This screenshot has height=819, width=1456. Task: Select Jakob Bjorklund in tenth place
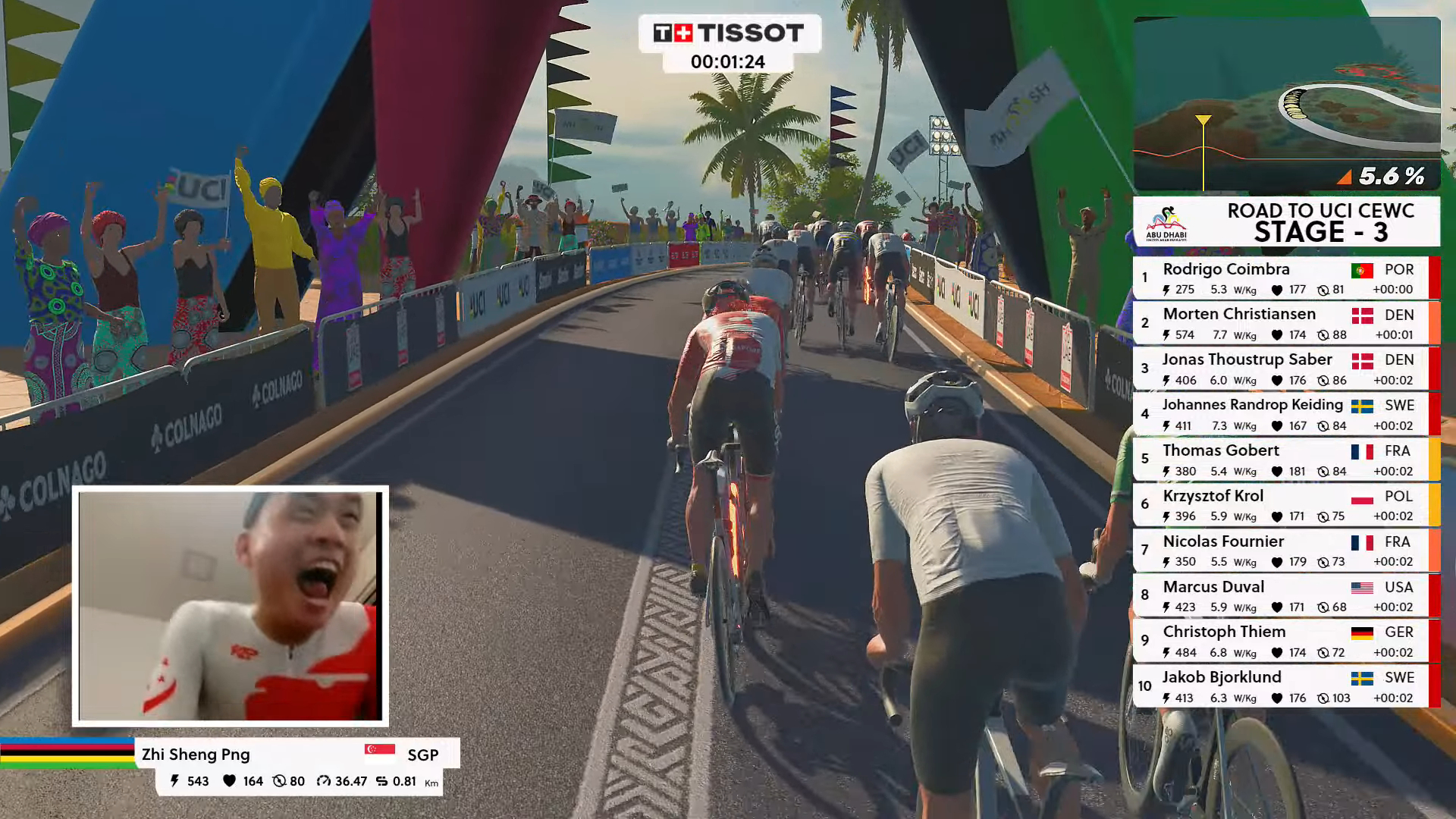pos(1282,686)
